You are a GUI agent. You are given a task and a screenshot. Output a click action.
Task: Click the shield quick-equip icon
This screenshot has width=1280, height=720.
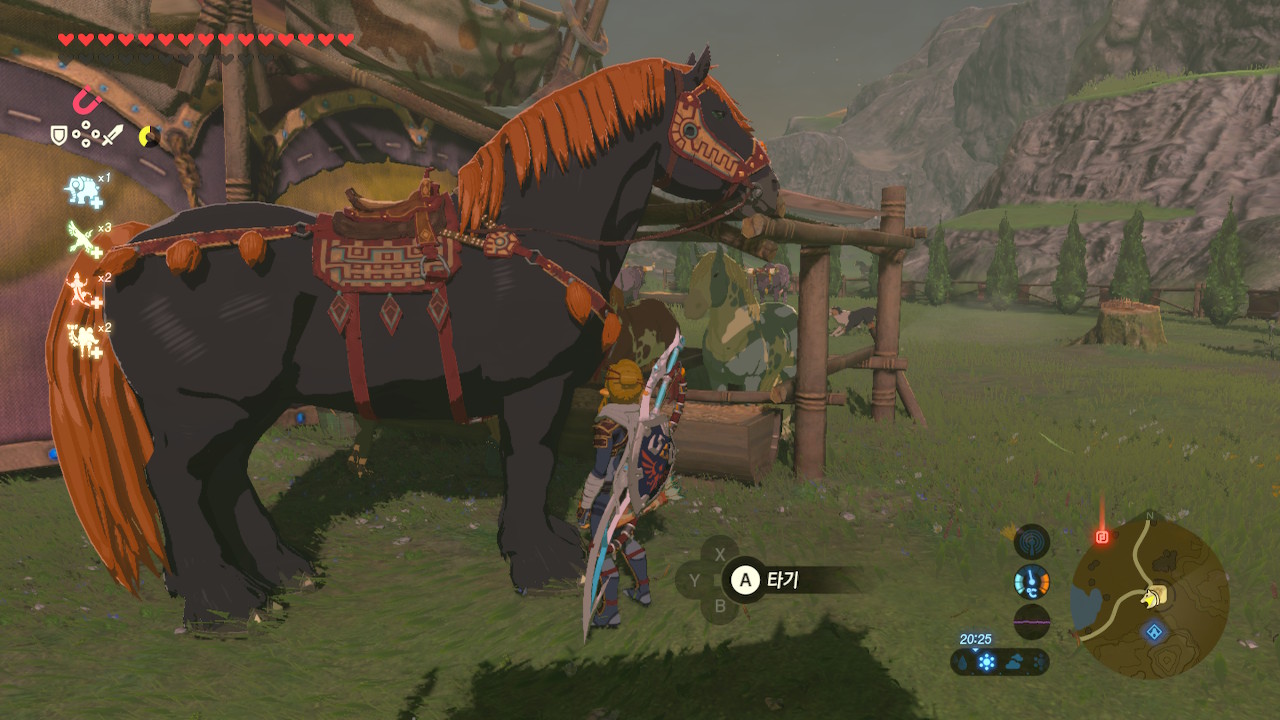59,134
